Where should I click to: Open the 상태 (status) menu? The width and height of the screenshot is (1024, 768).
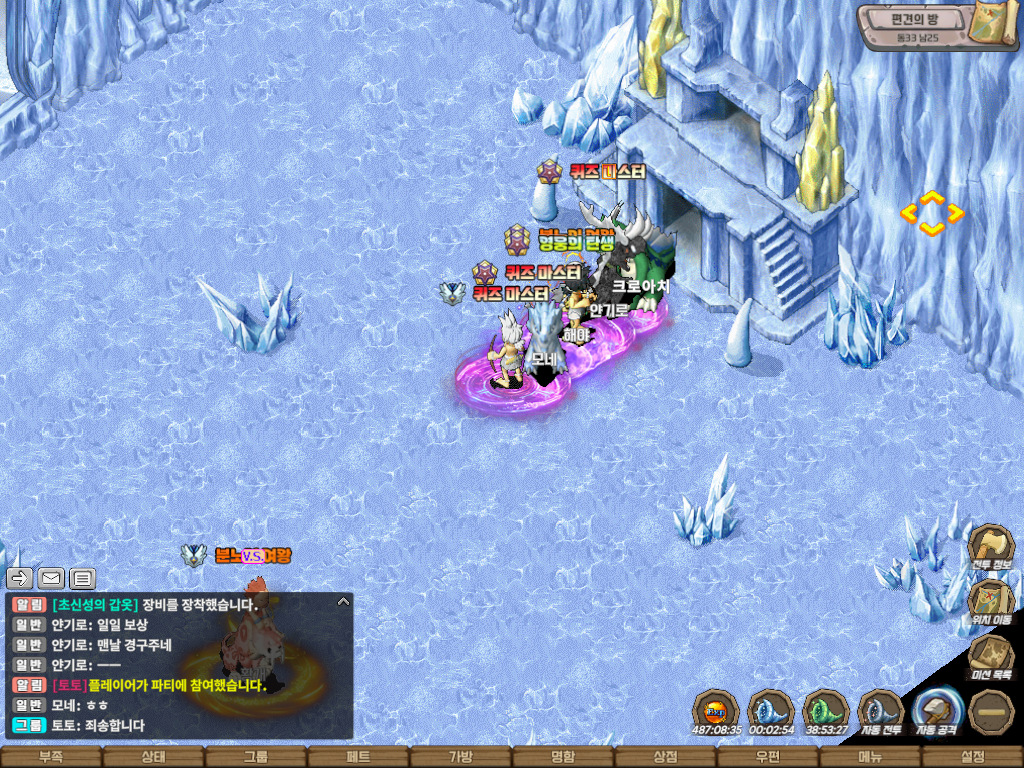pyautogui.click(x=153, y=757)
